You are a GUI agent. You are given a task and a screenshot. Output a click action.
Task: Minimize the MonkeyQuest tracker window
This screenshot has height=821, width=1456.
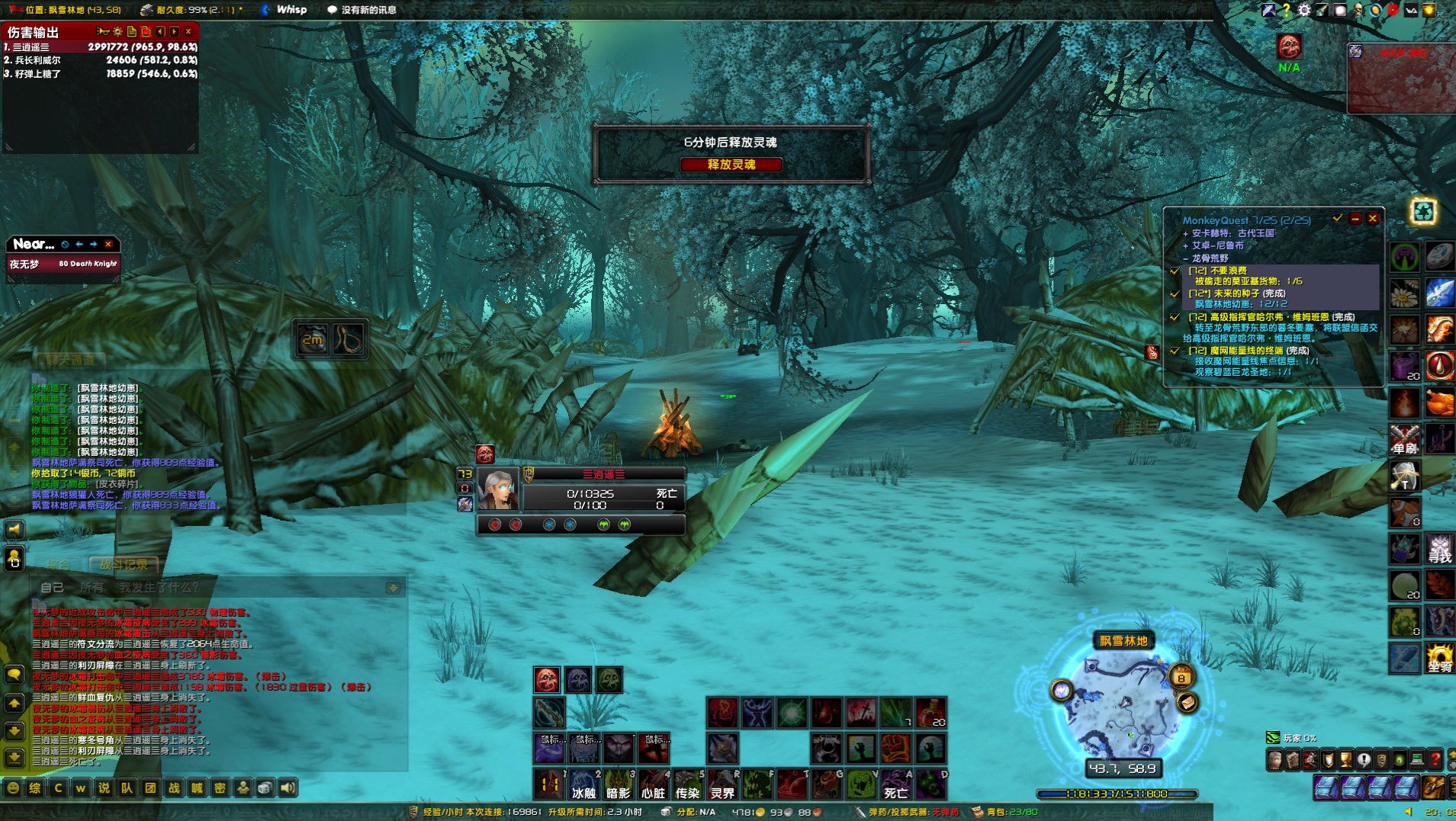click(1355, 219)
